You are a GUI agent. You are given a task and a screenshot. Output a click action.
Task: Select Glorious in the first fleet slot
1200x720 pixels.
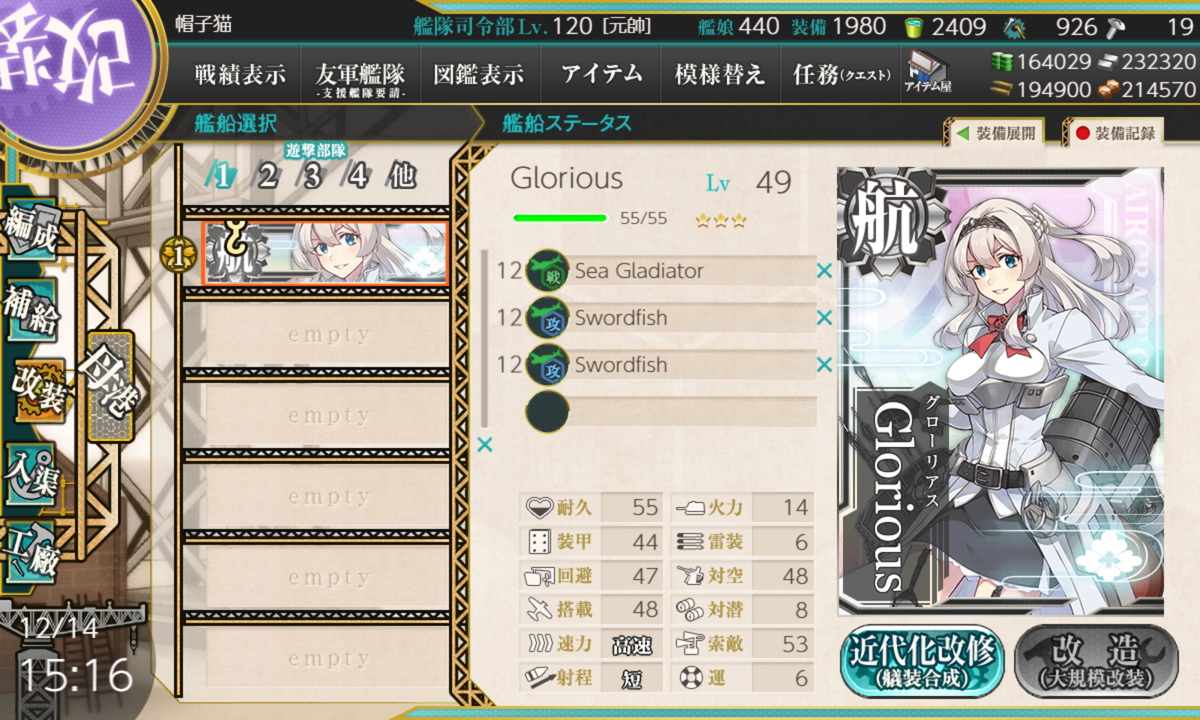pos(325,253)
